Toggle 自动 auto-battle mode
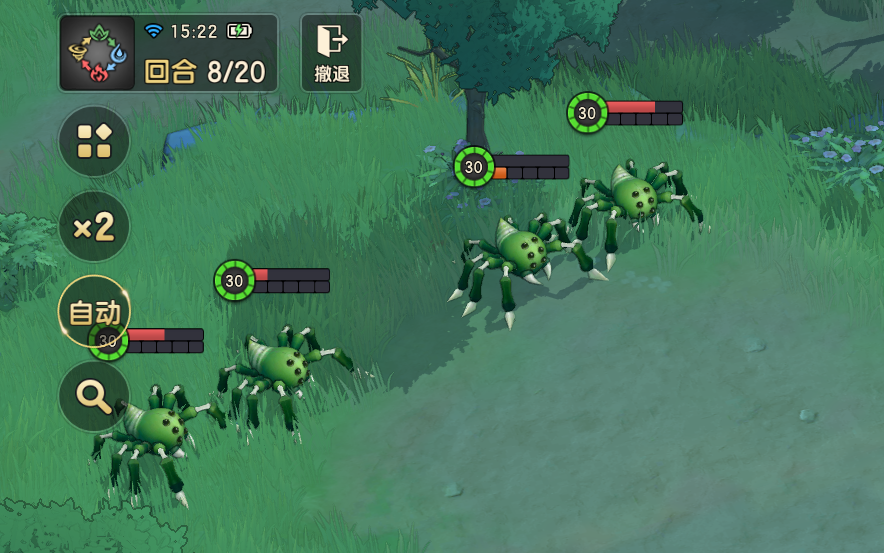The width and height of the screenshot is (884, 553). [x=94, y=311]
